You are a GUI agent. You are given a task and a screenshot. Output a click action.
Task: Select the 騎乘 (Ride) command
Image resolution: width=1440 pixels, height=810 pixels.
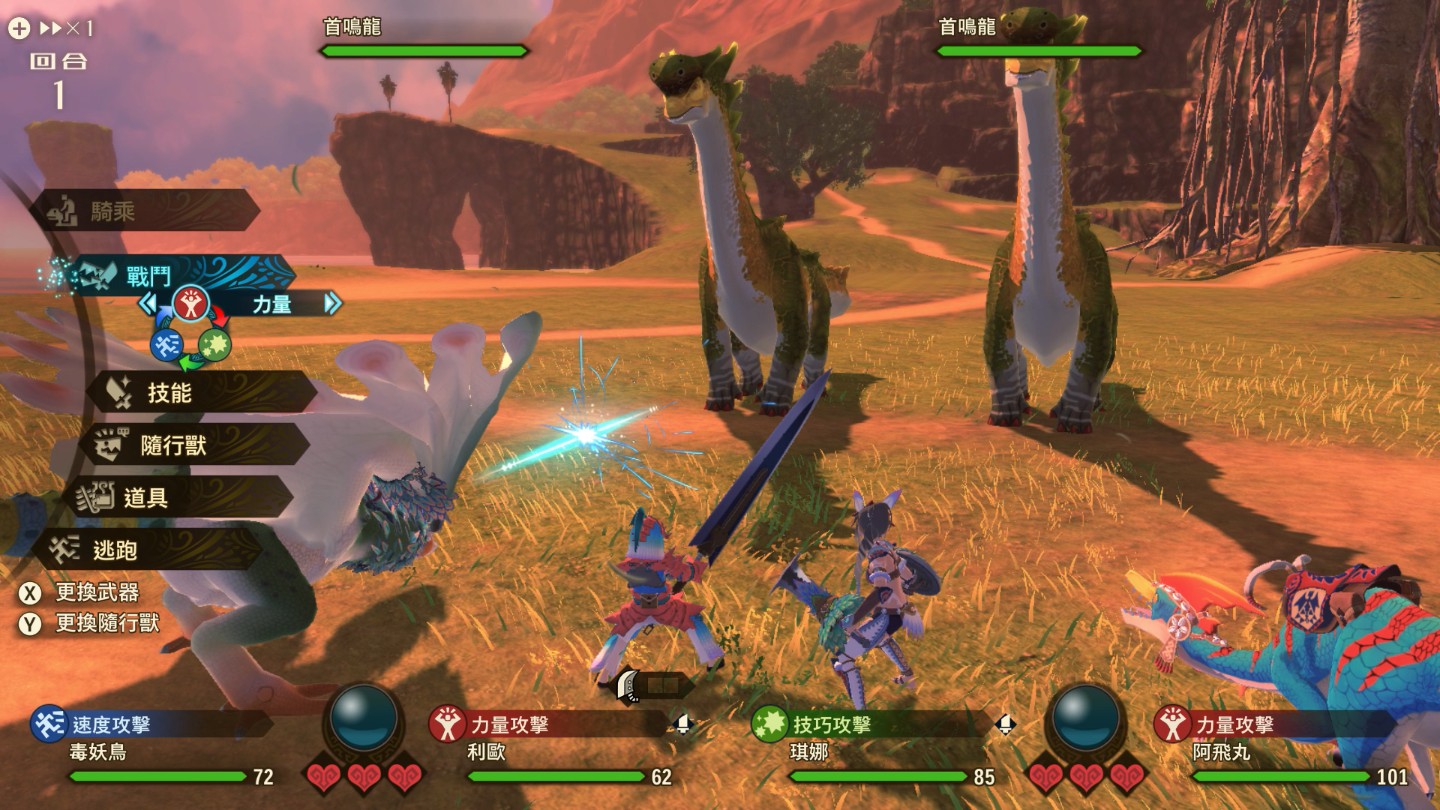click(x=145, y=211)
